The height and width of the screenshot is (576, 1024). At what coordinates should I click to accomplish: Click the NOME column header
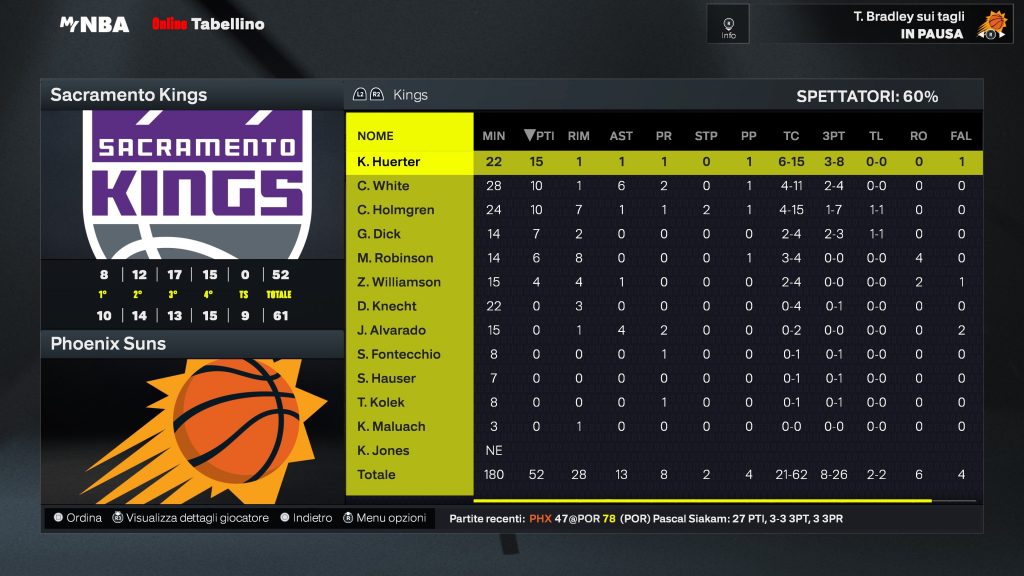376,136
